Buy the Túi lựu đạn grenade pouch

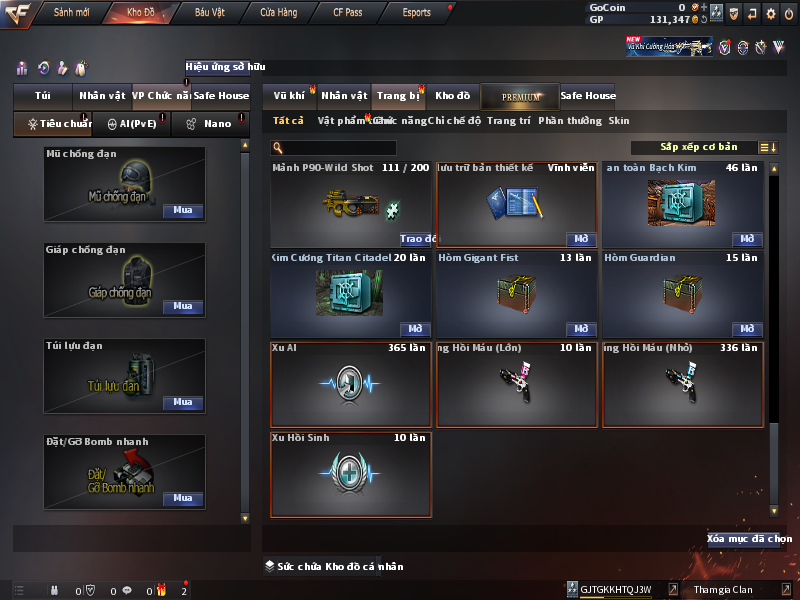(182, 402)
